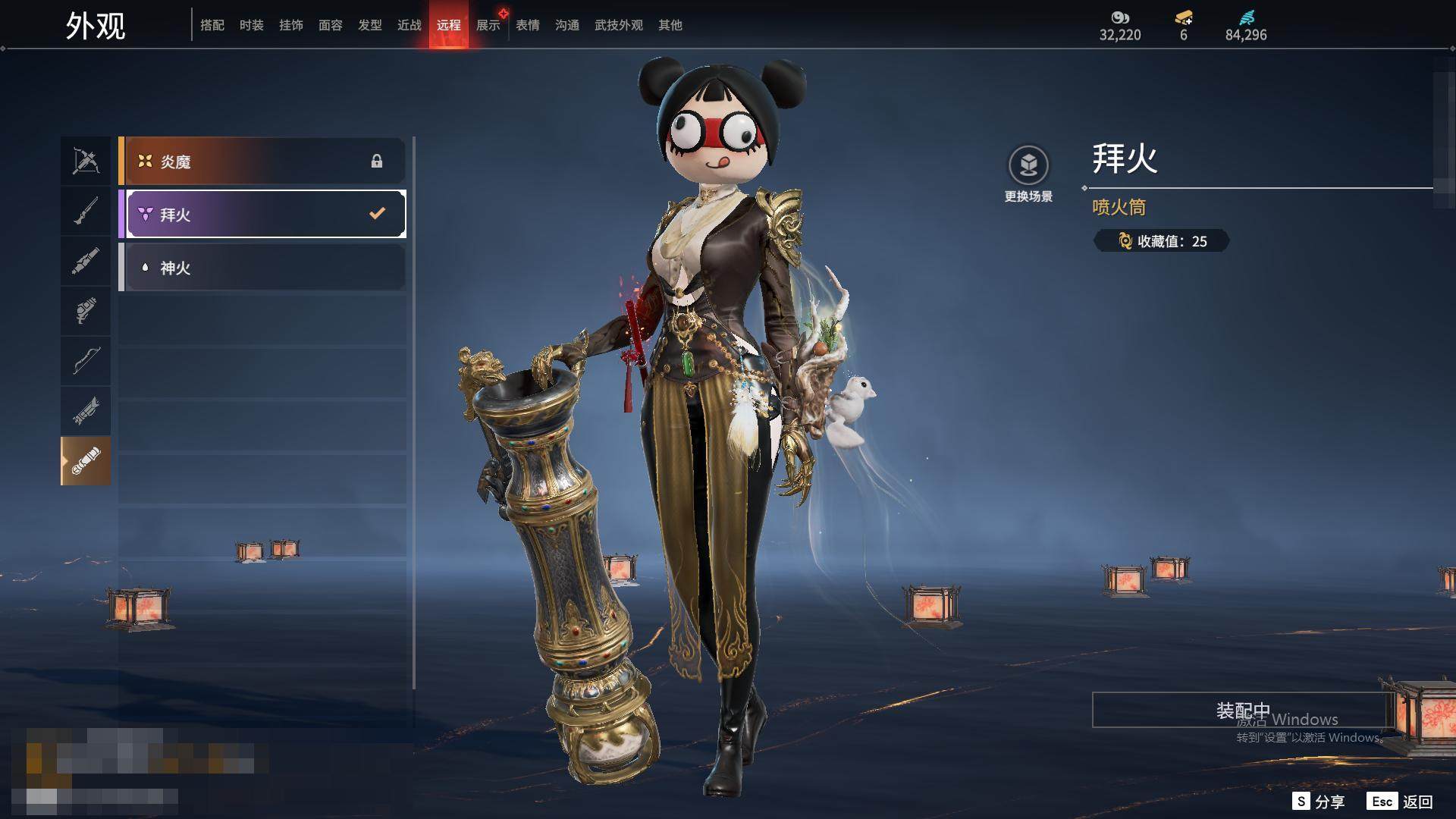Pick the 神火 skin entry
The width and height of the screenshot is (1456, 819).
tap(262, 268)
